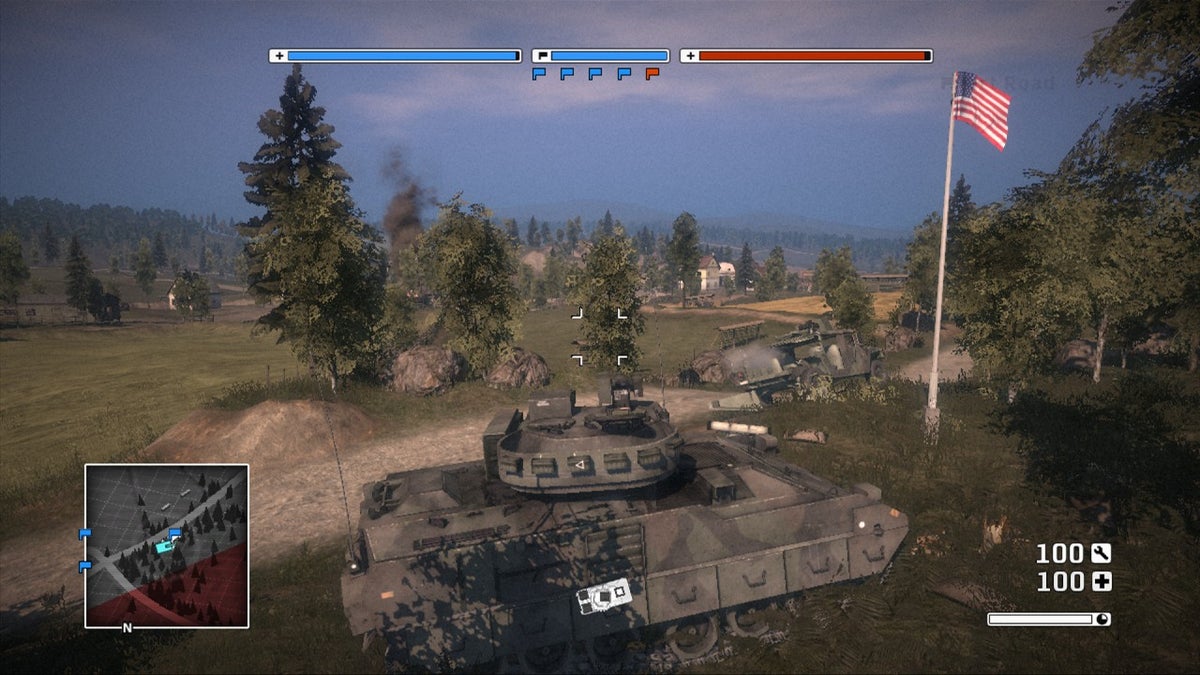Viewport: 1200px width, 675px height.
Task: Click the minimap in the corner
Action: click(166, 546)
